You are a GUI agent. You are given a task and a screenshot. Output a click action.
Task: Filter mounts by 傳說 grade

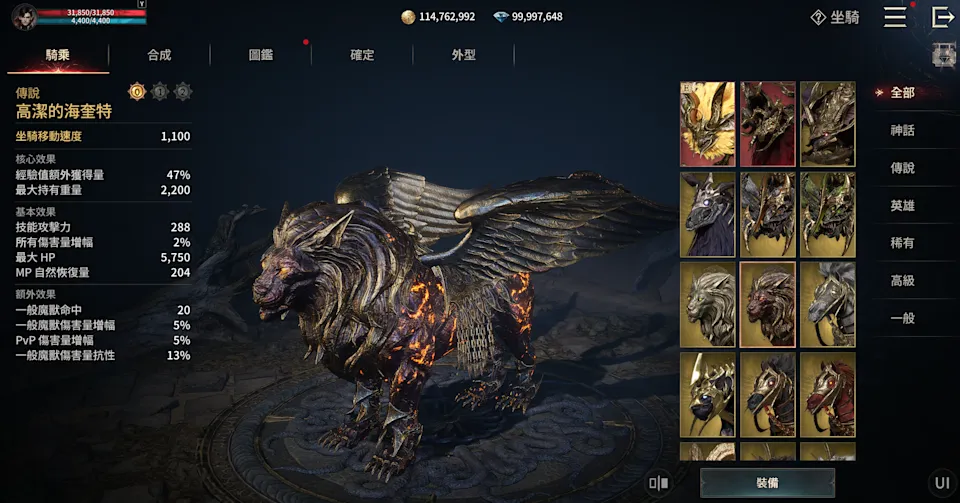[902, 168]
